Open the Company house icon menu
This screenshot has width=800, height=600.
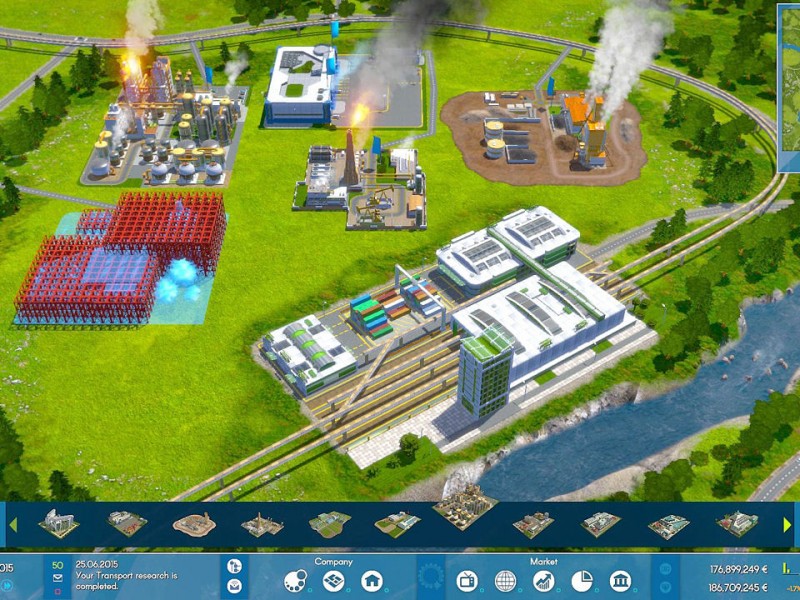pos(371,581)
